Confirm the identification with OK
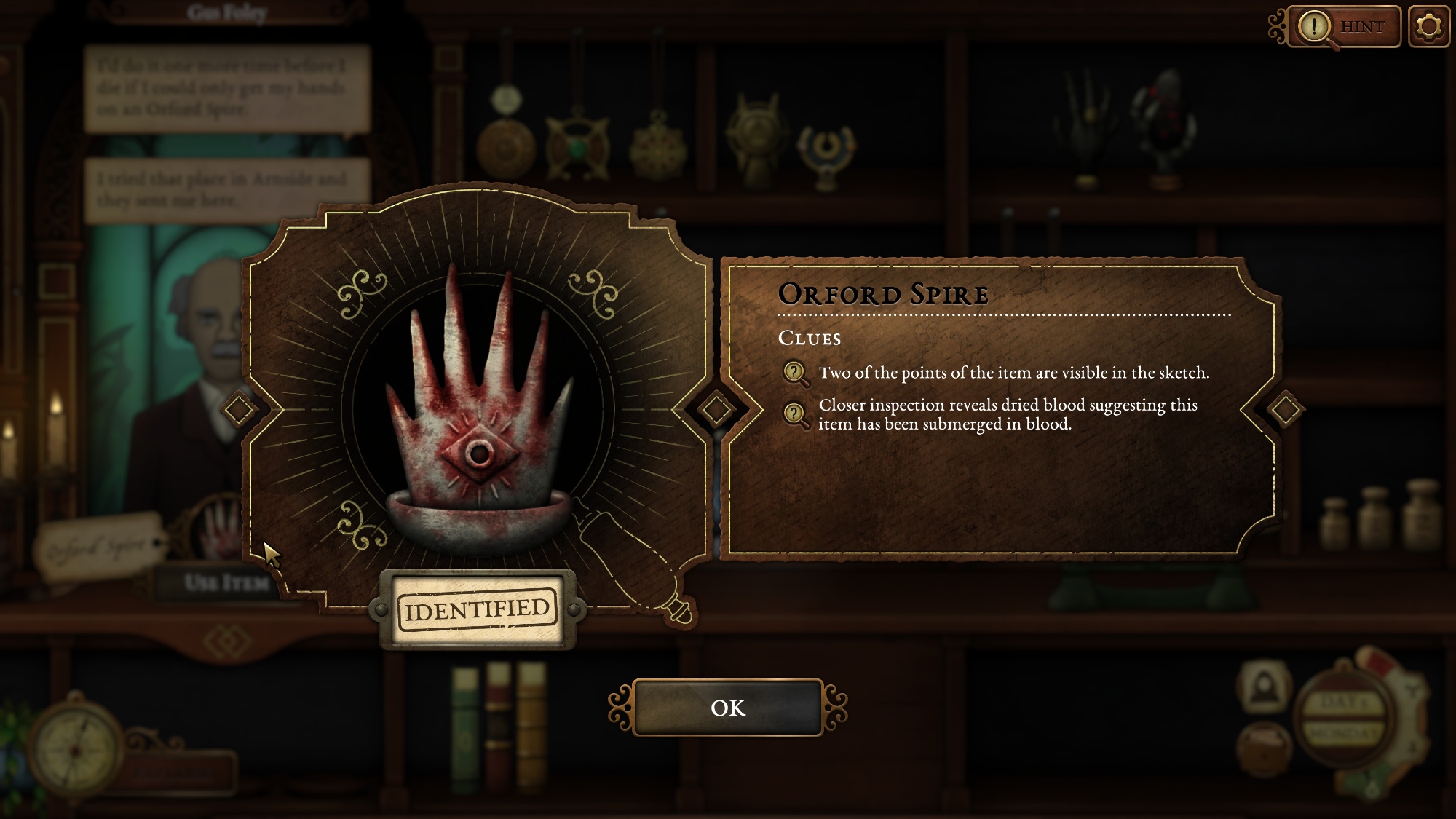Image resolution: width=1456 pixels, height=819 pixels. [x=727, y=708]
